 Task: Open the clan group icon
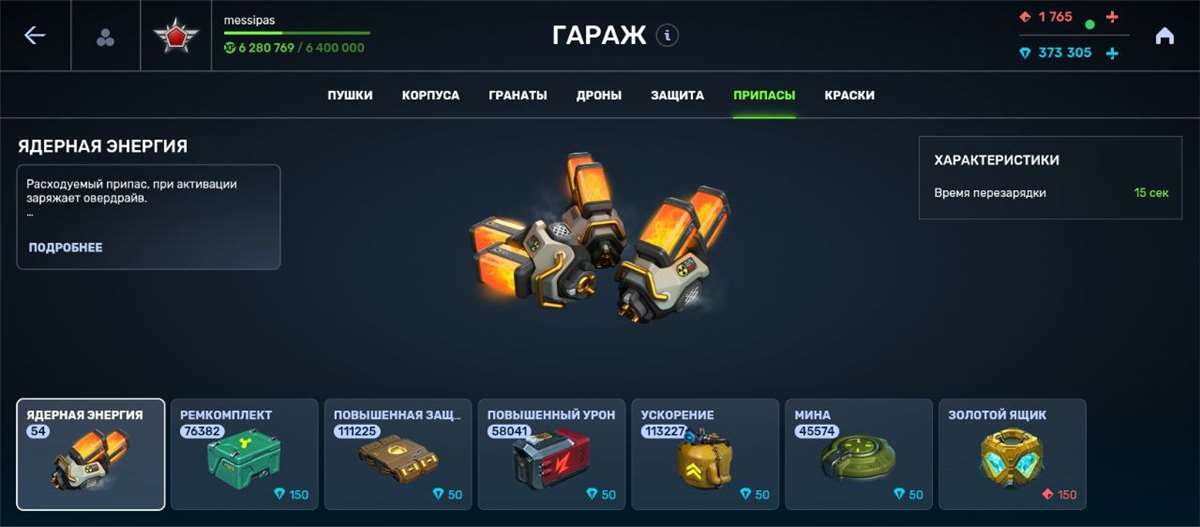point(105,37)
